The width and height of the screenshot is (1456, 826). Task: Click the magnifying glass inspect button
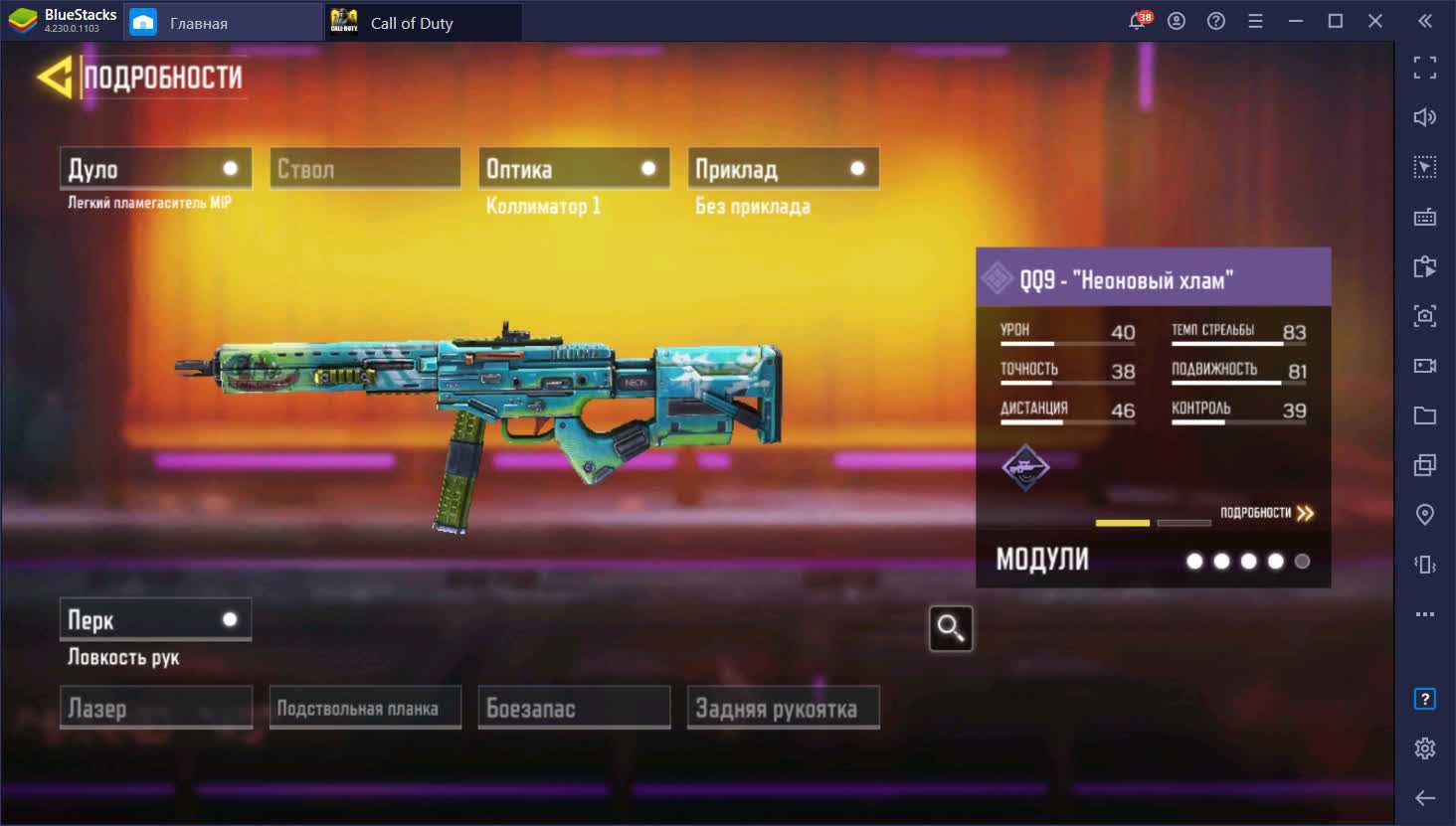tap(950, 628)
